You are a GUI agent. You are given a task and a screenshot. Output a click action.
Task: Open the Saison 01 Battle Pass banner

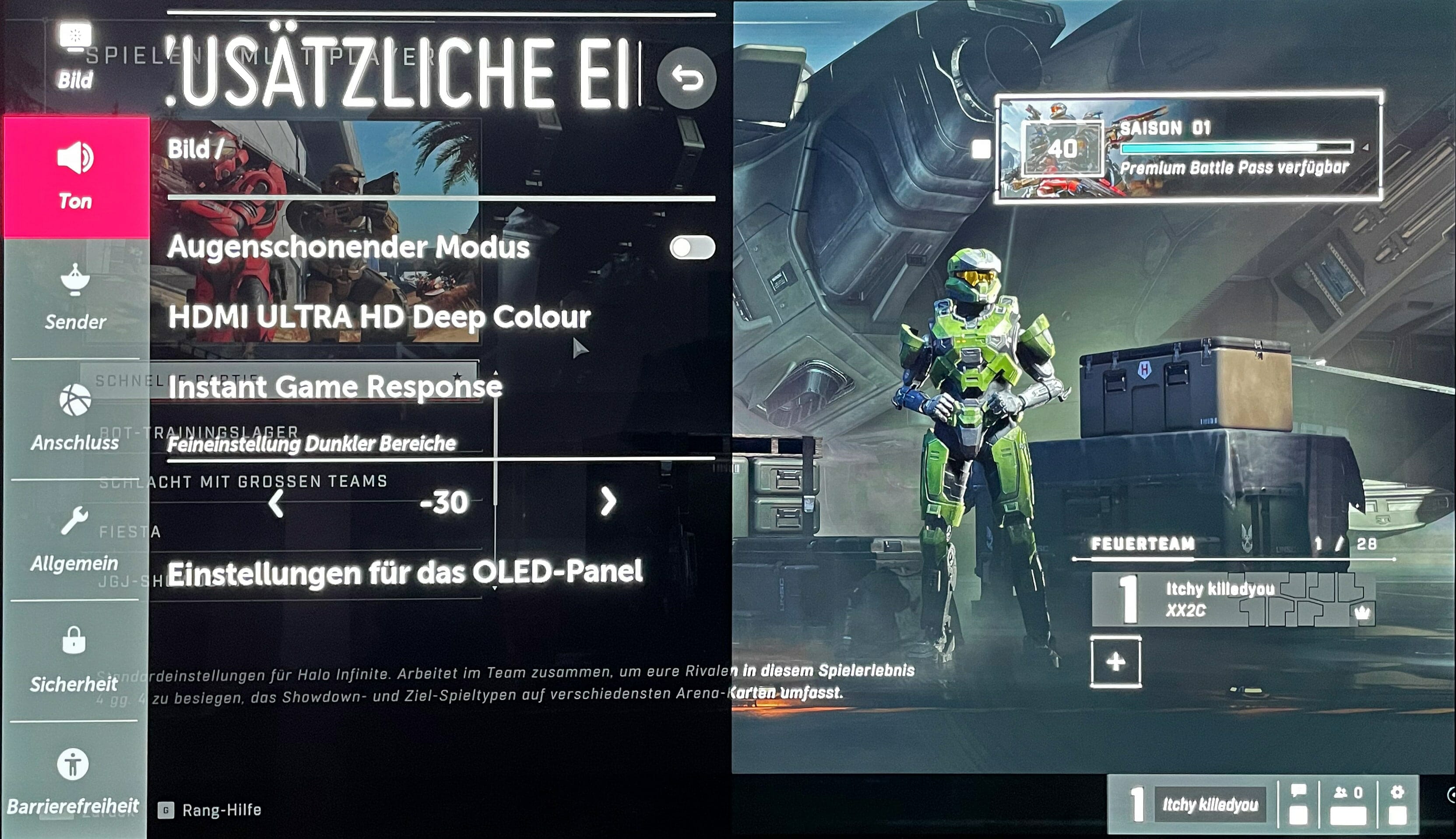point(1189,148)
